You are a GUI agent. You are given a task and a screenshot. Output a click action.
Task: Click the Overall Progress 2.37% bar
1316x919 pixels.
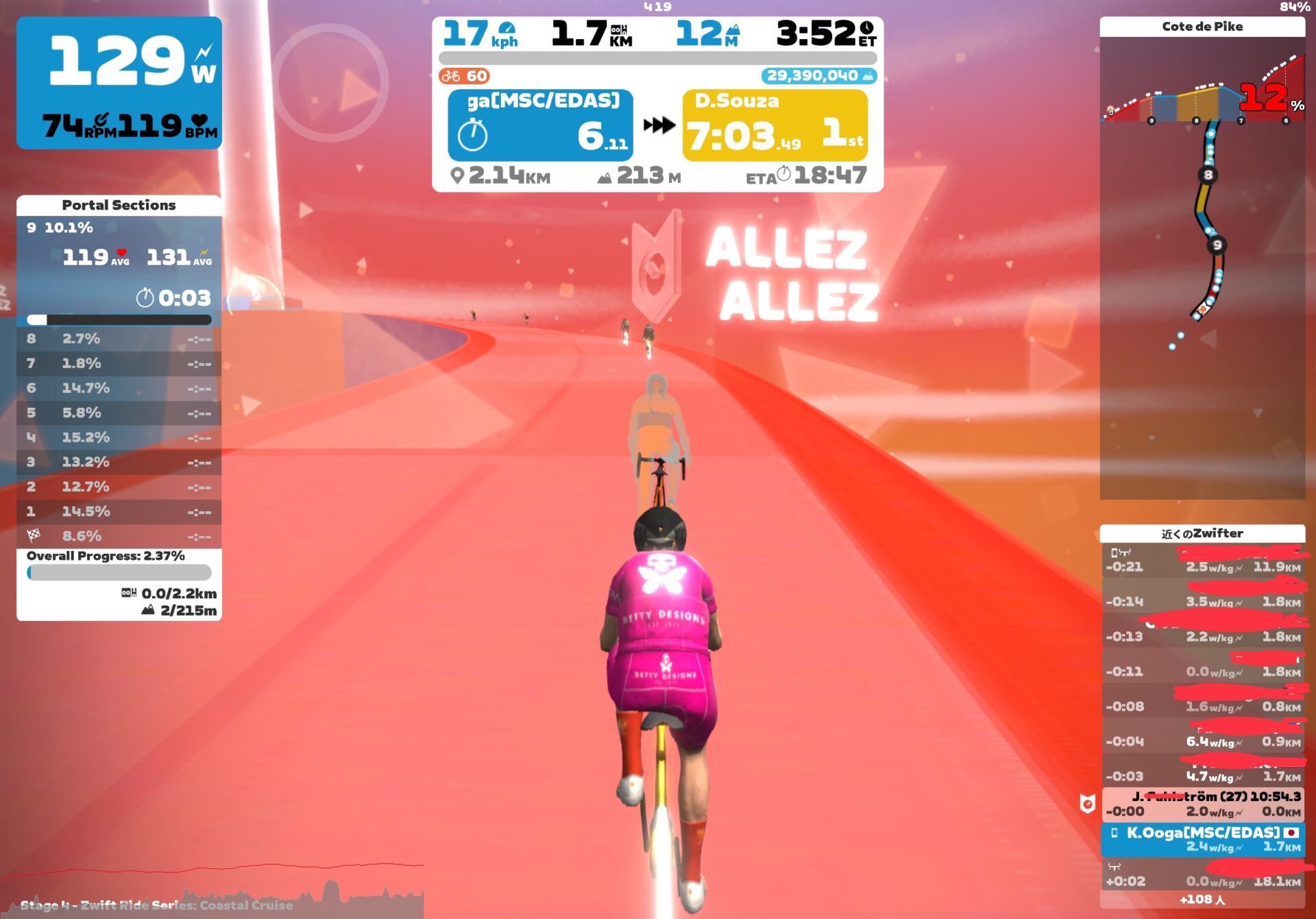pyautogui.click(x=118, y=573)
